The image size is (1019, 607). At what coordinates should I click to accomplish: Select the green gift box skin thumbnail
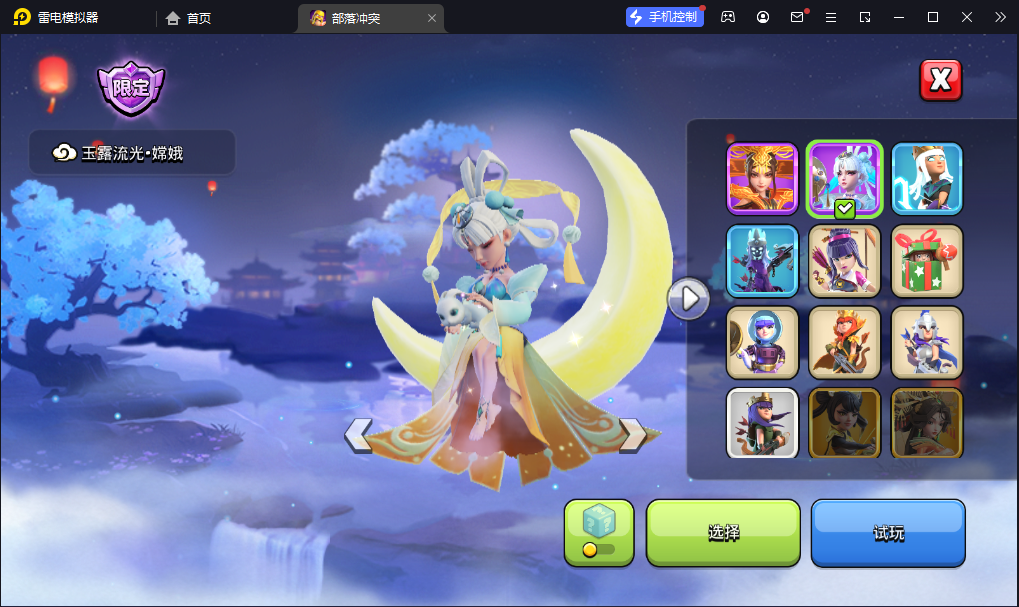(927, 260)
